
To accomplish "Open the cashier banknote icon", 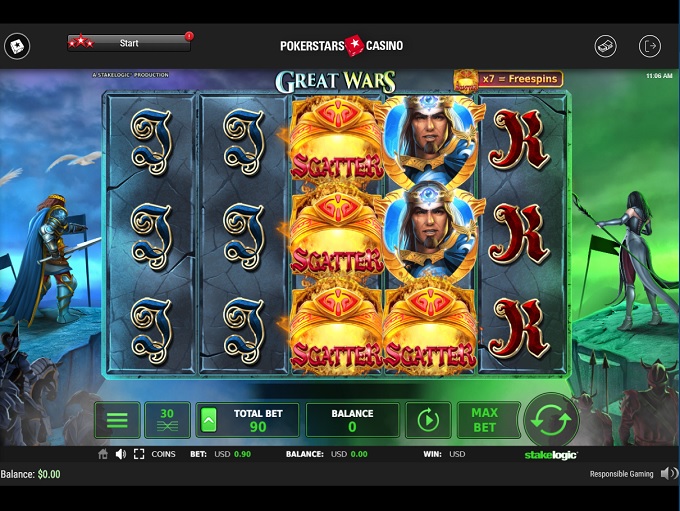I will (605, 46).
